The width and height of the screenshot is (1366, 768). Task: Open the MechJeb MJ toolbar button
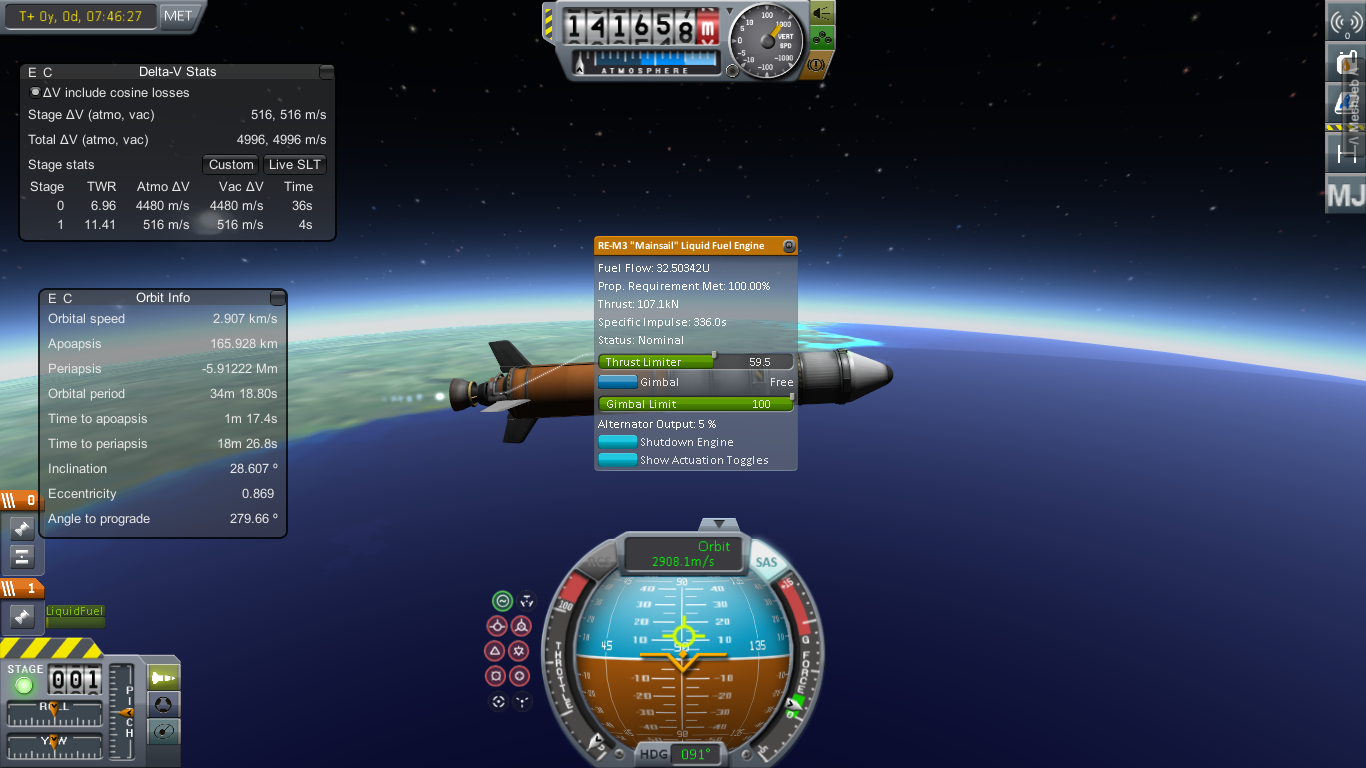tap(1345, 193)
